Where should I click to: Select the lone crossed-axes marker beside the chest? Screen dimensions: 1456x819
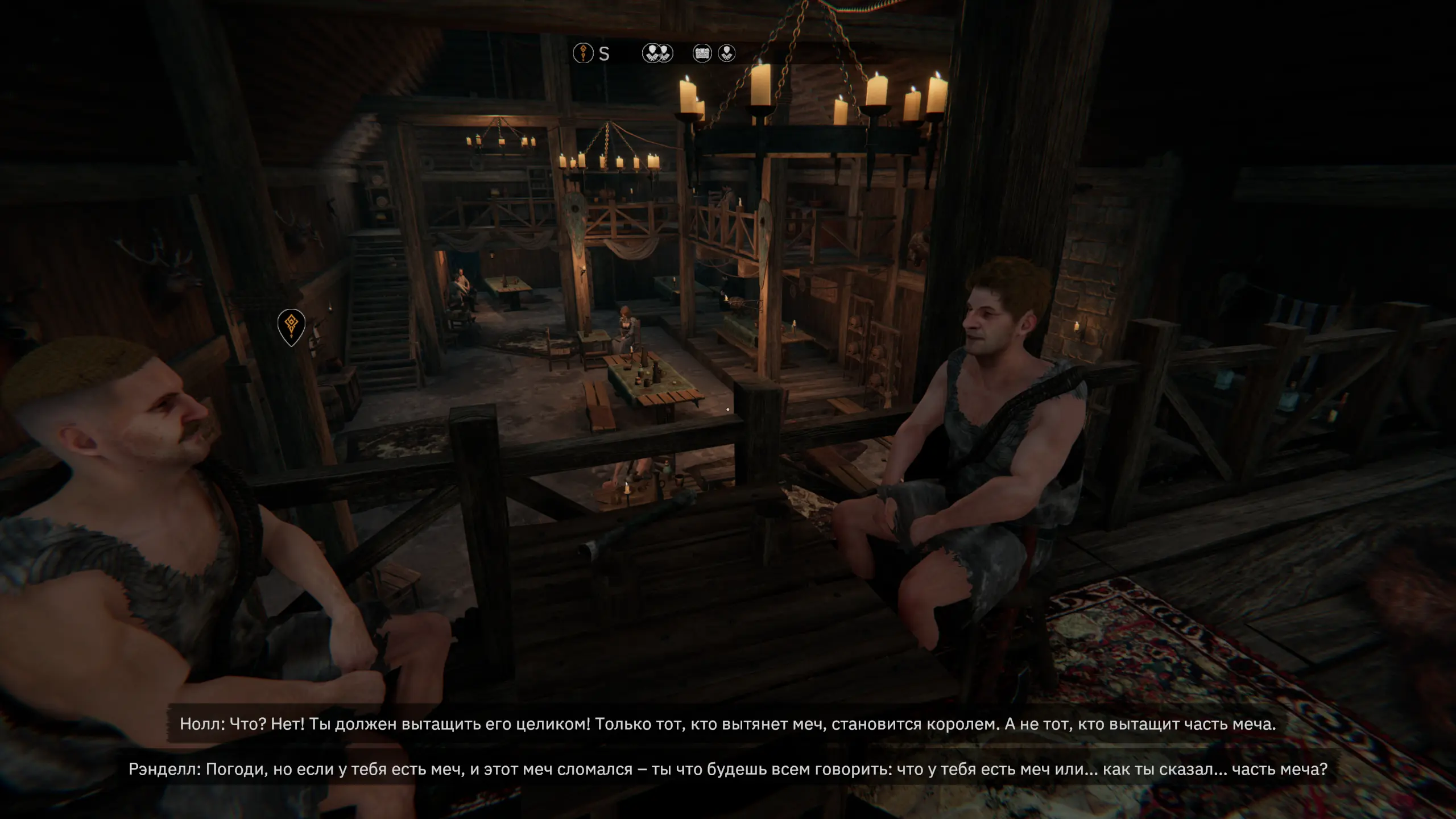[727, 53]
